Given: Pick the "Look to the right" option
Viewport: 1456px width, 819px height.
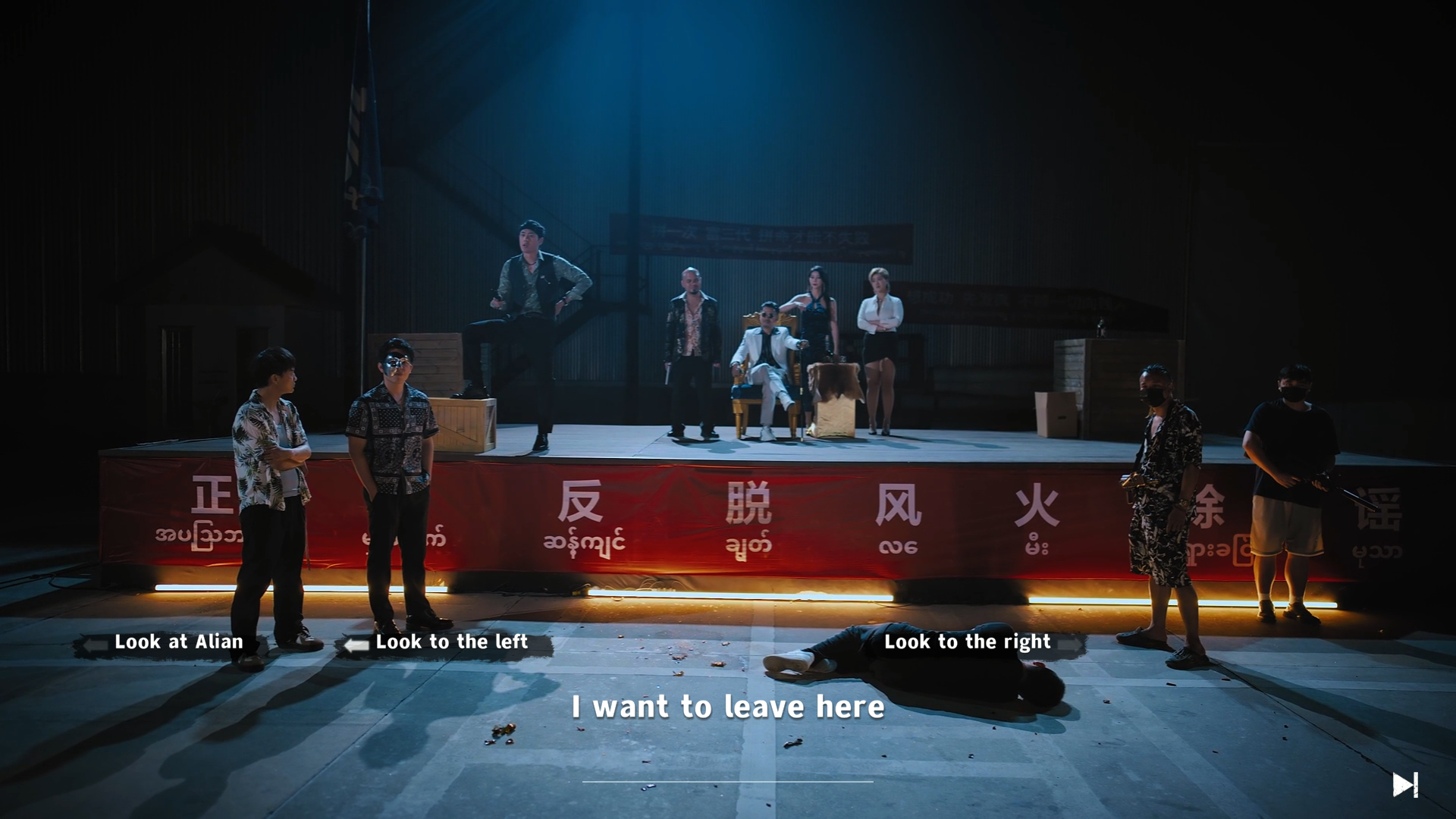Looking at the screenshot, I should click(x=967, y=642).
